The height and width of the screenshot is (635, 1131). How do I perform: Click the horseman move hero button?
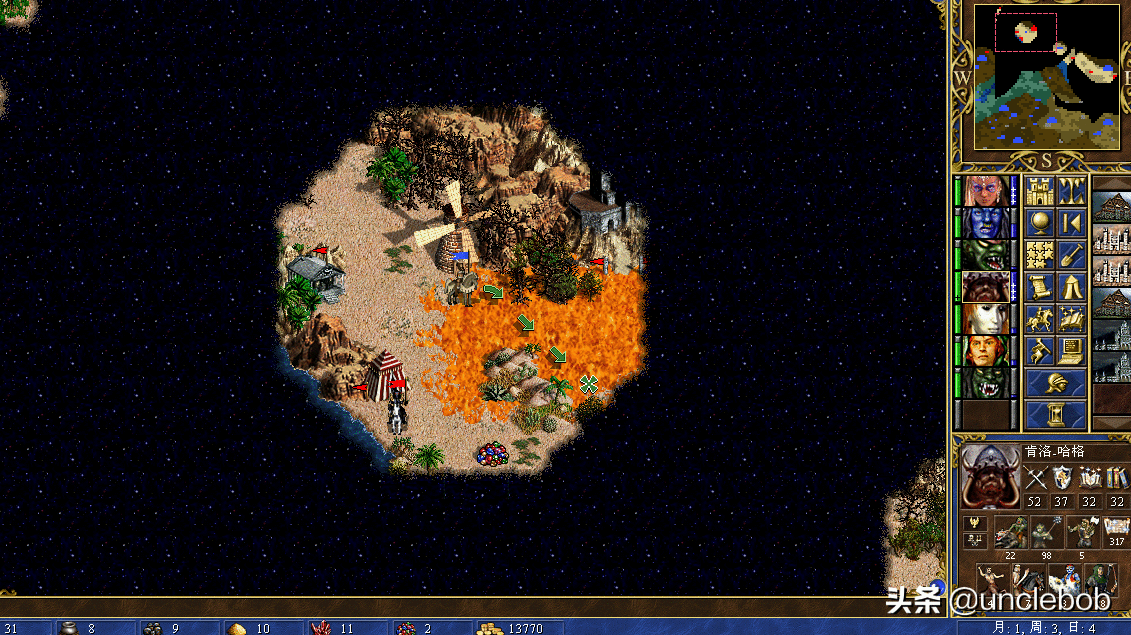pyautogui.click(x=1040, y=319)
